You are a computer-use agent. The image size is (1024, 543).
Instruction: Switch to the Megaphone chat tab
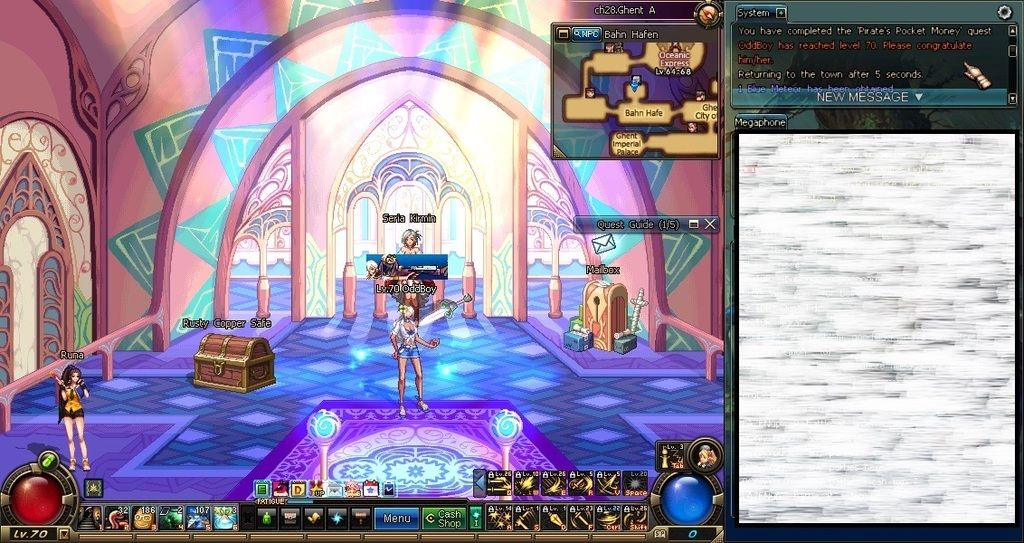[760, 122]
